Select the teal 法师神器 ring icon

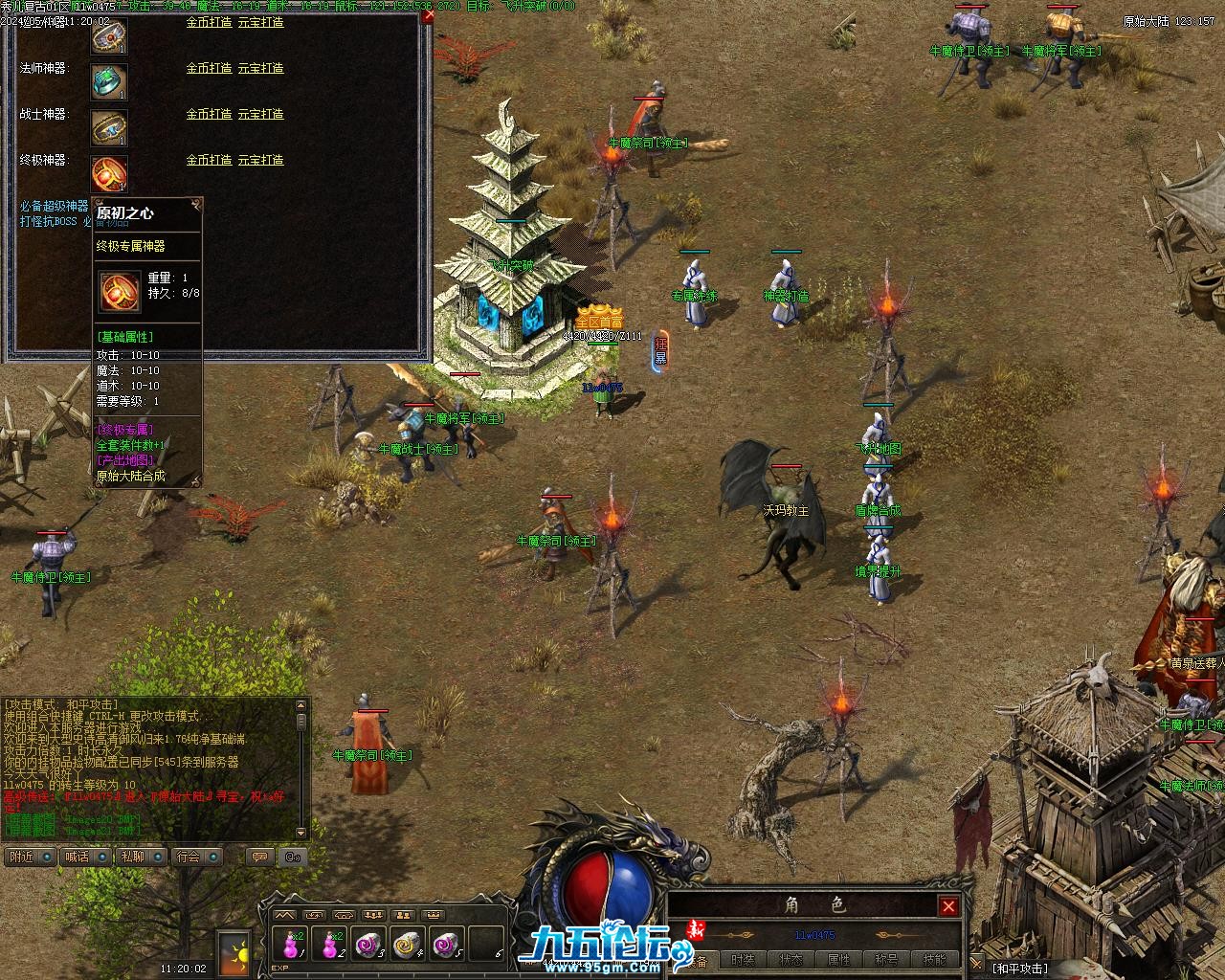coord(108,81)
